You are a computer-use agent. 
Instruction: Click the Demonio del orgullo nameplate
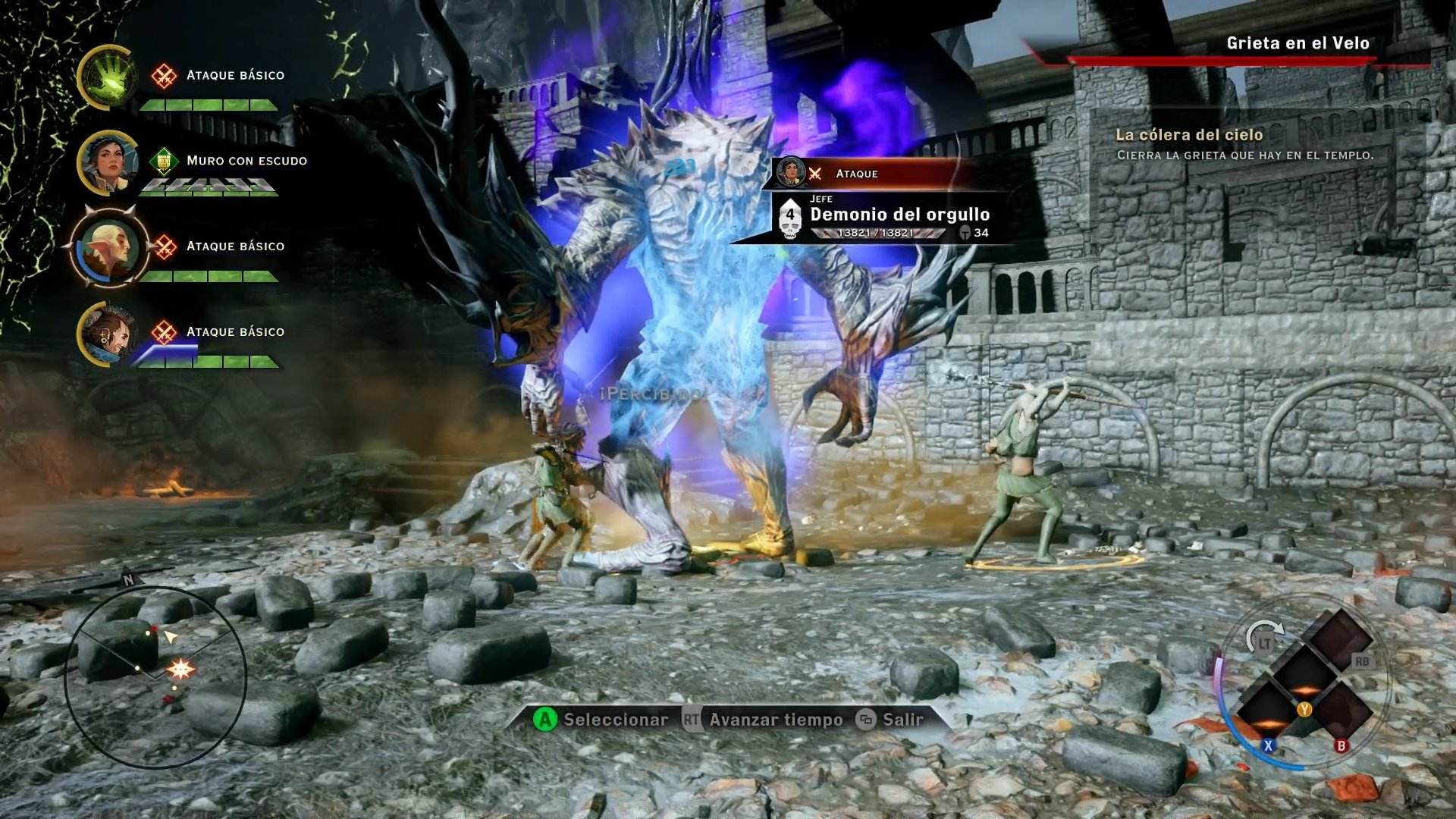tap(899, 215)
